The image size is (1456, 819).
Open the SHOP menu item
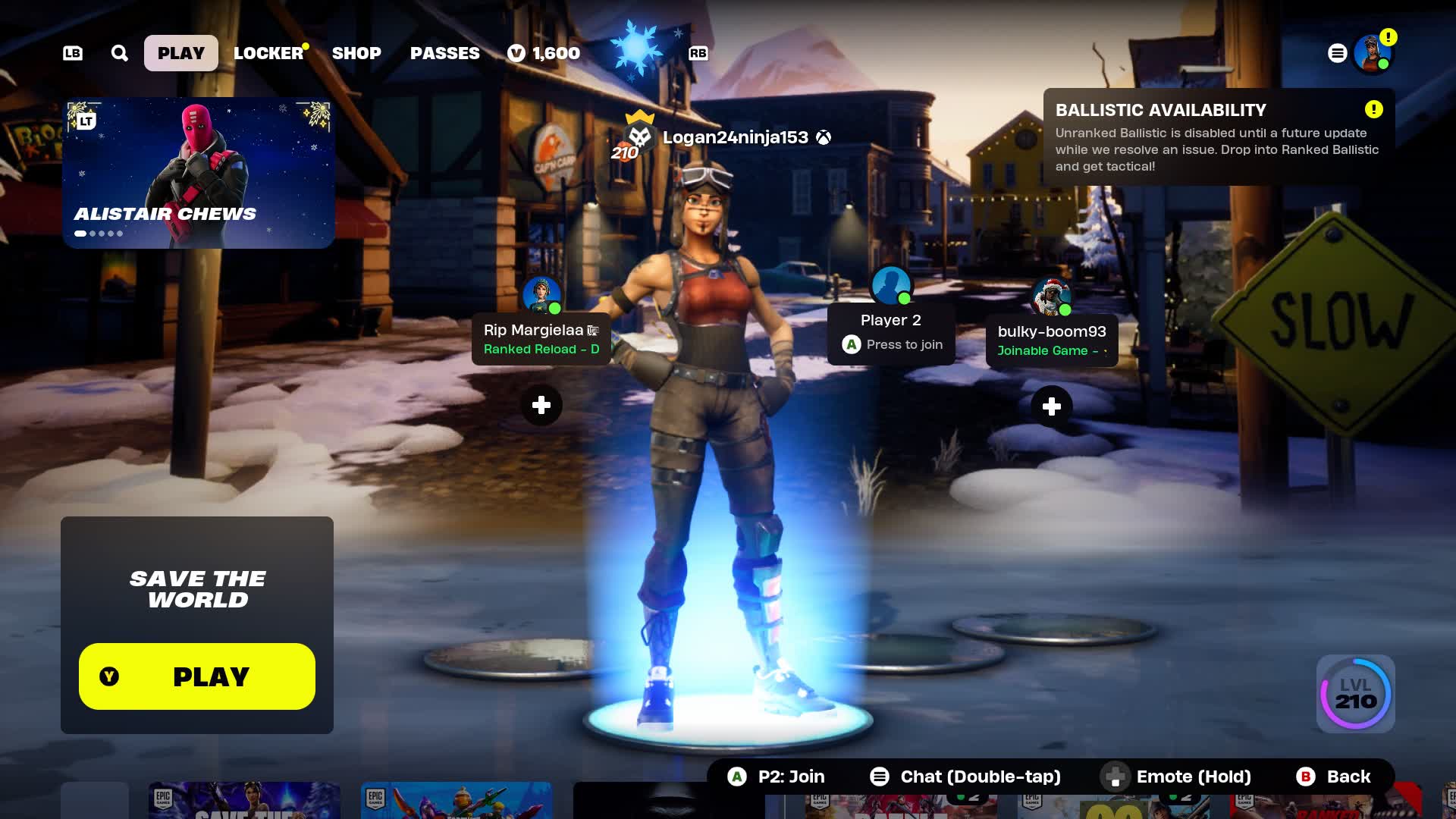pyautogui.click(x=356, y=52)
